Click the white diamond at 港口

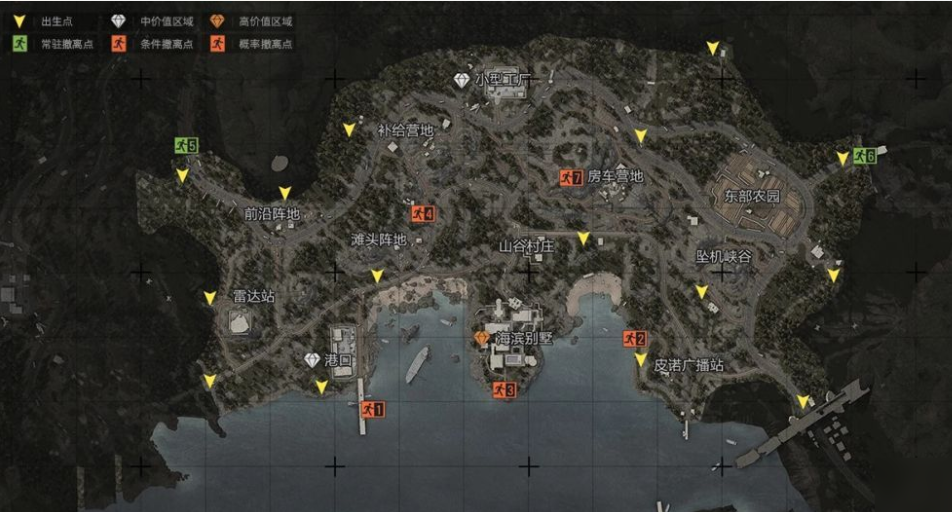click(x=312, y=360)
